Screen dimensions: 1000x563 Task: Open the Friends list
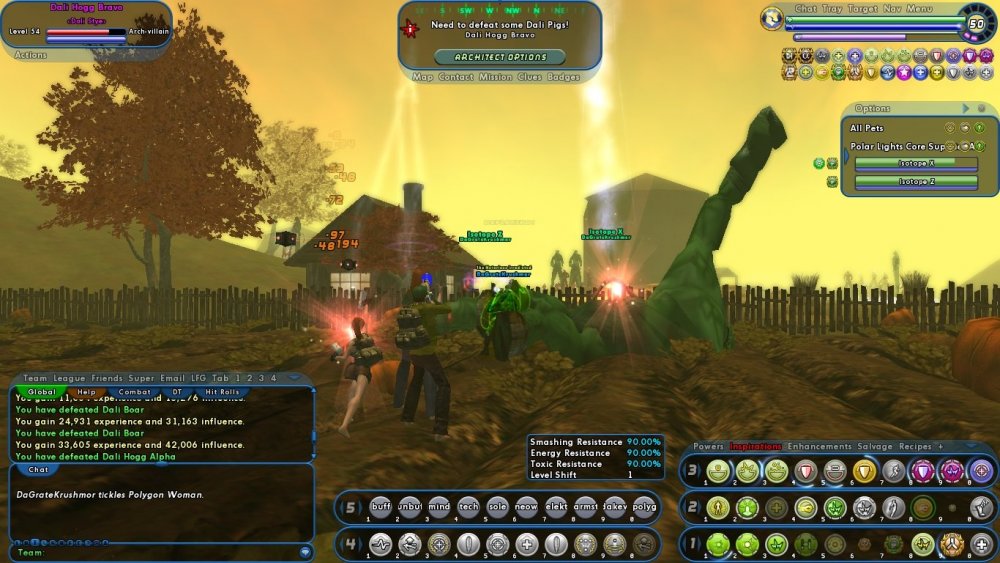(x=109, y=378)
